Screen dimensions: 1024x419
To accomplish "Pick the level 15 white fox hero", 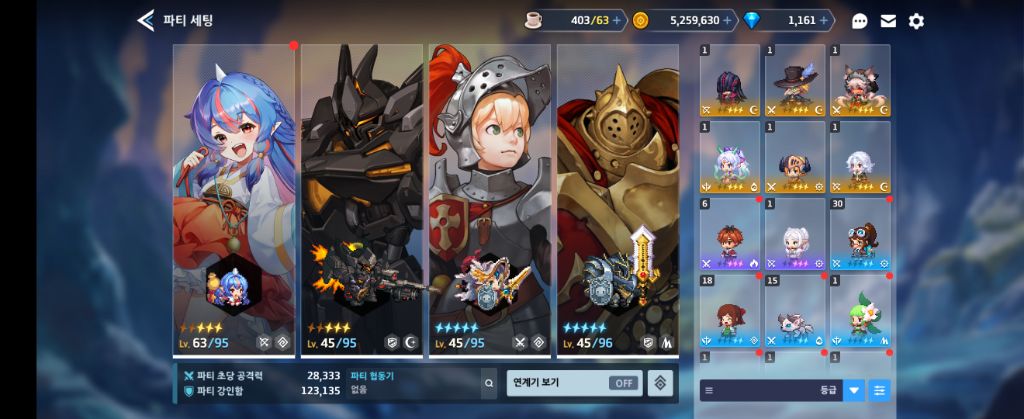I will tap(795, 311).
